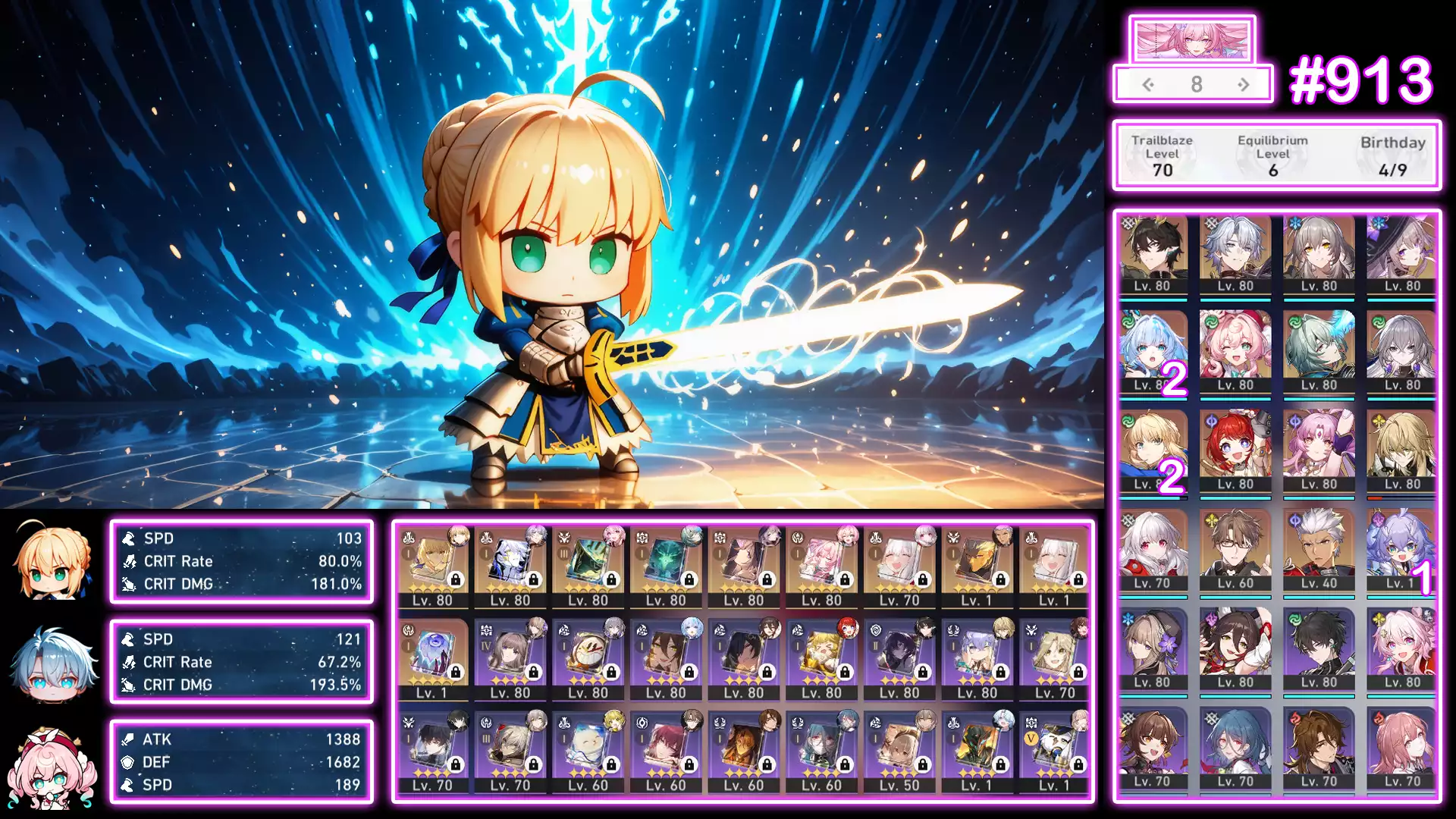This screenshot has width=1456, height=819.
Task: Go to the previous page with the left arrow
Action: pos(1148,85)
